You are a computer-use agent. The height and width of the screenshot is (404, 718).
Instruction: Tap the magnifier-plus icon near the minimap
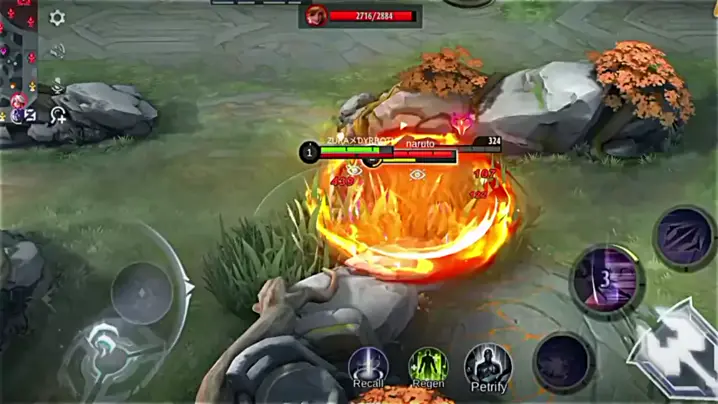click(59, 115)
